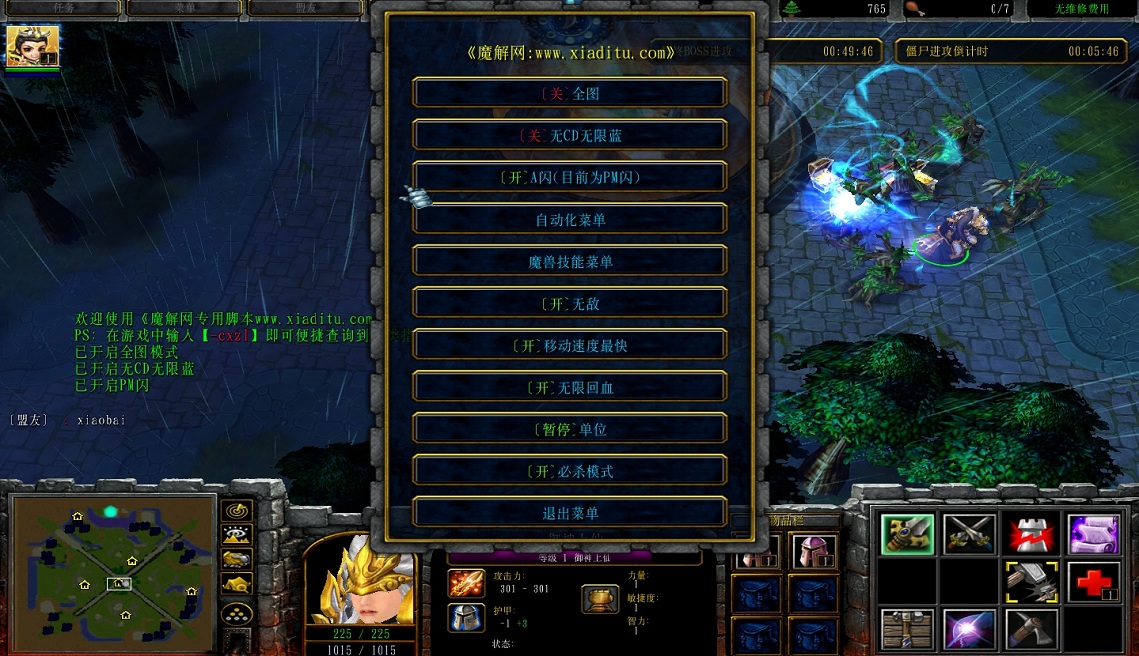Screen dimensions: 1139x656
Task: Close the cheat menu with 退出菜单
Action: (x=570, y=513)
